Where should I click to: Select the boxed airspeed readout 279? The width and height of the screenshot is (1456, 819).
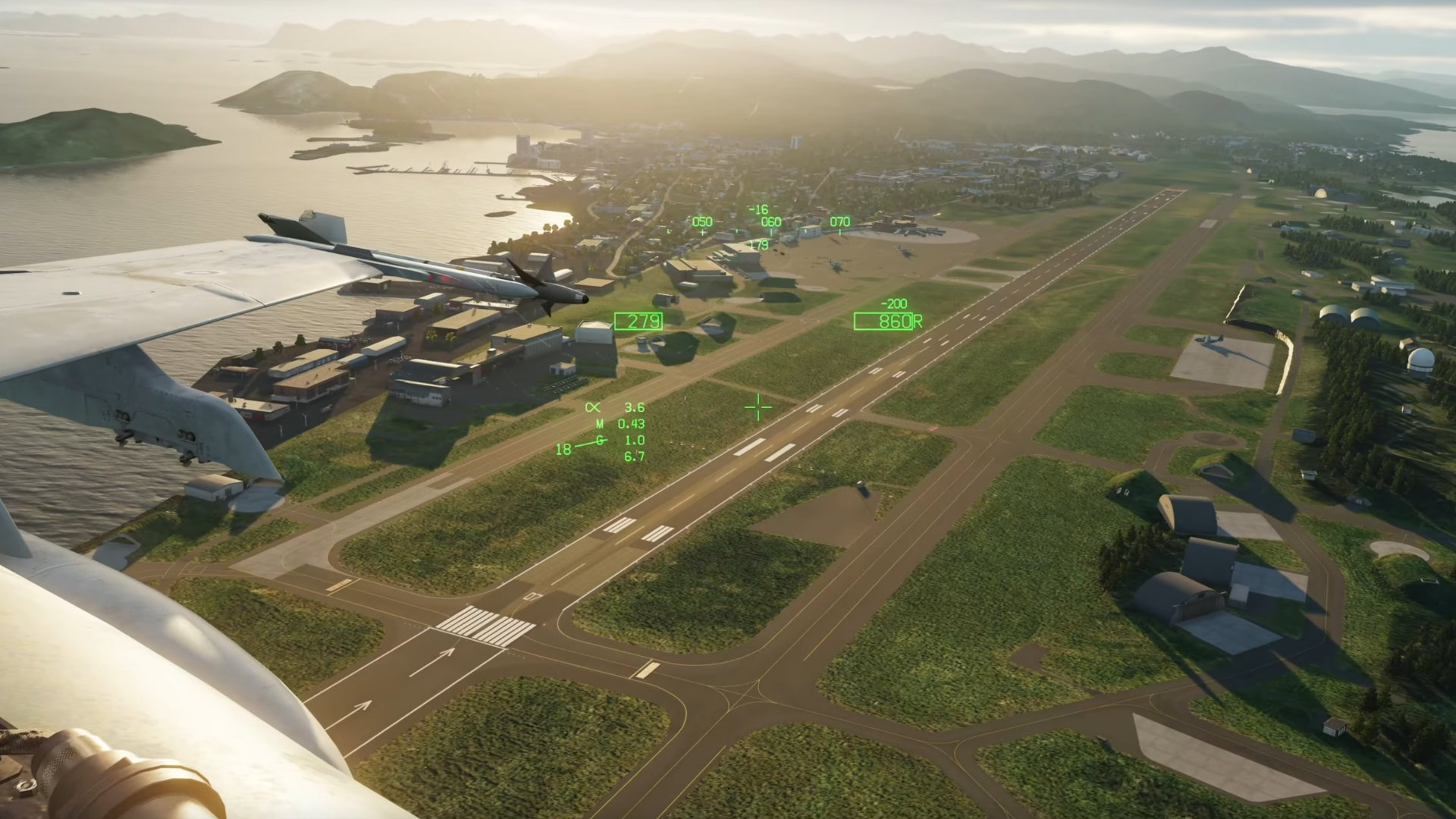[x=639, y=321]
